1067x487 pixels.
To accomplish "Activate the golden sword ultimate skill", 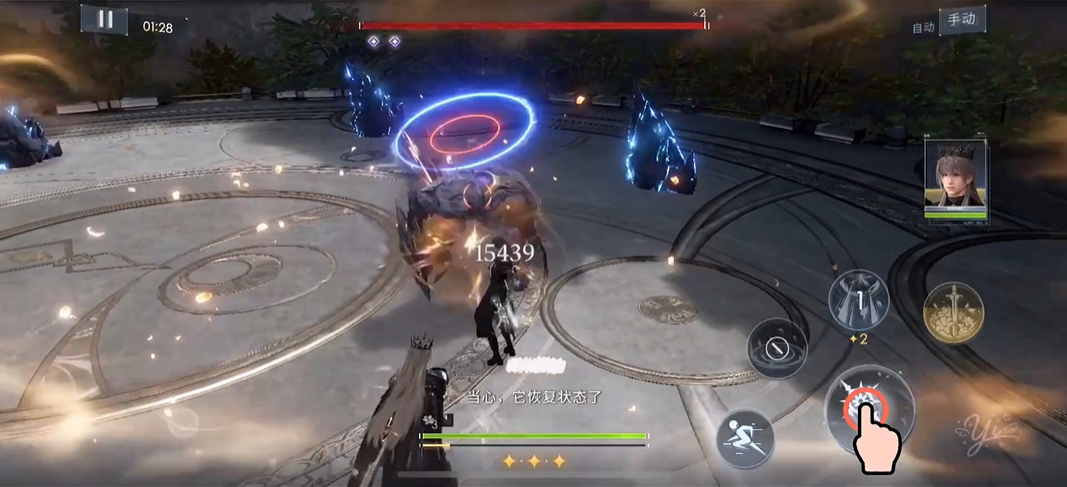I will coord(953,313).
